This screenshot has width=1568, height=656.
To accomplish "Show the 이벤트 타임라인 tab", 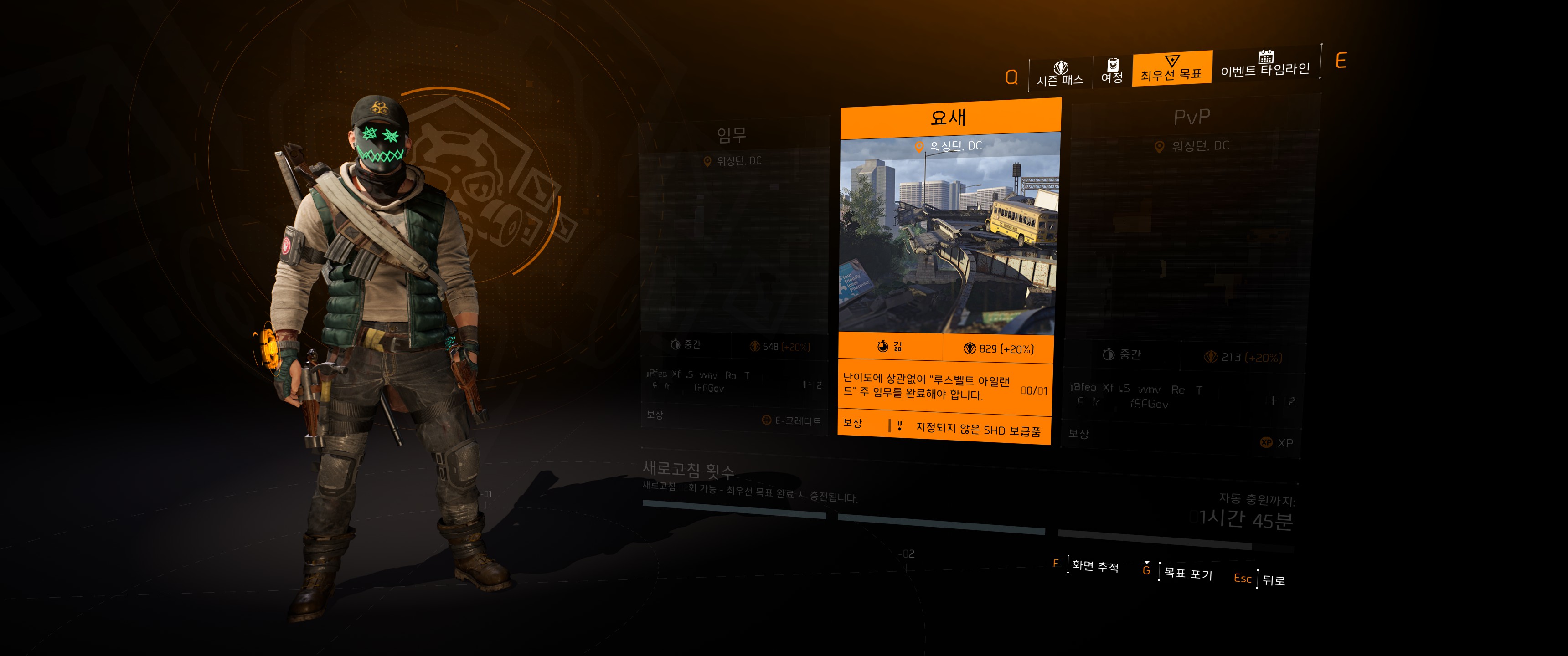I will click(x=1265, y=65).
